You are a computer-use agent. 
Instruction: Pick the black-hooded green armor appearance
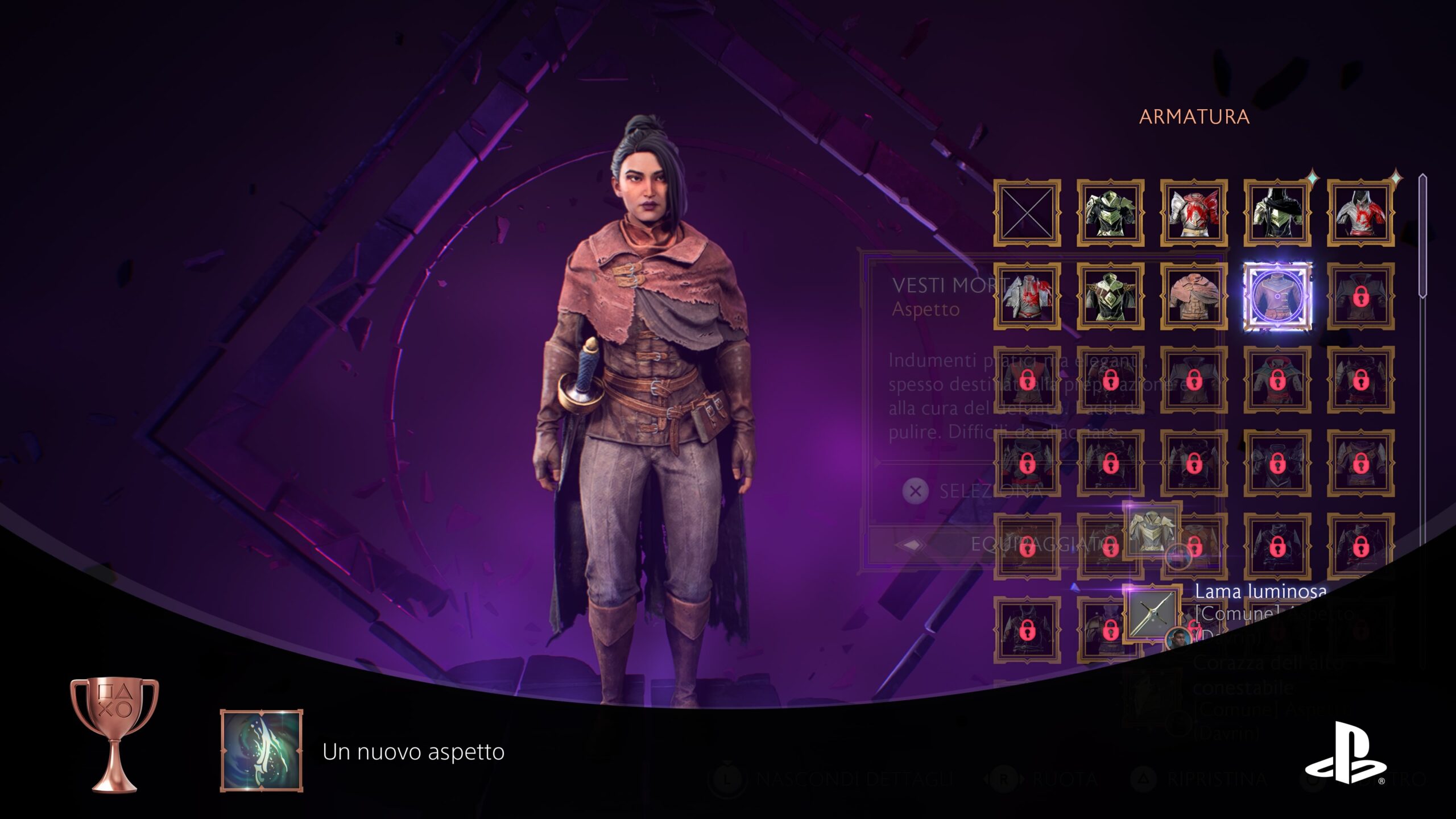point(1277,213)
